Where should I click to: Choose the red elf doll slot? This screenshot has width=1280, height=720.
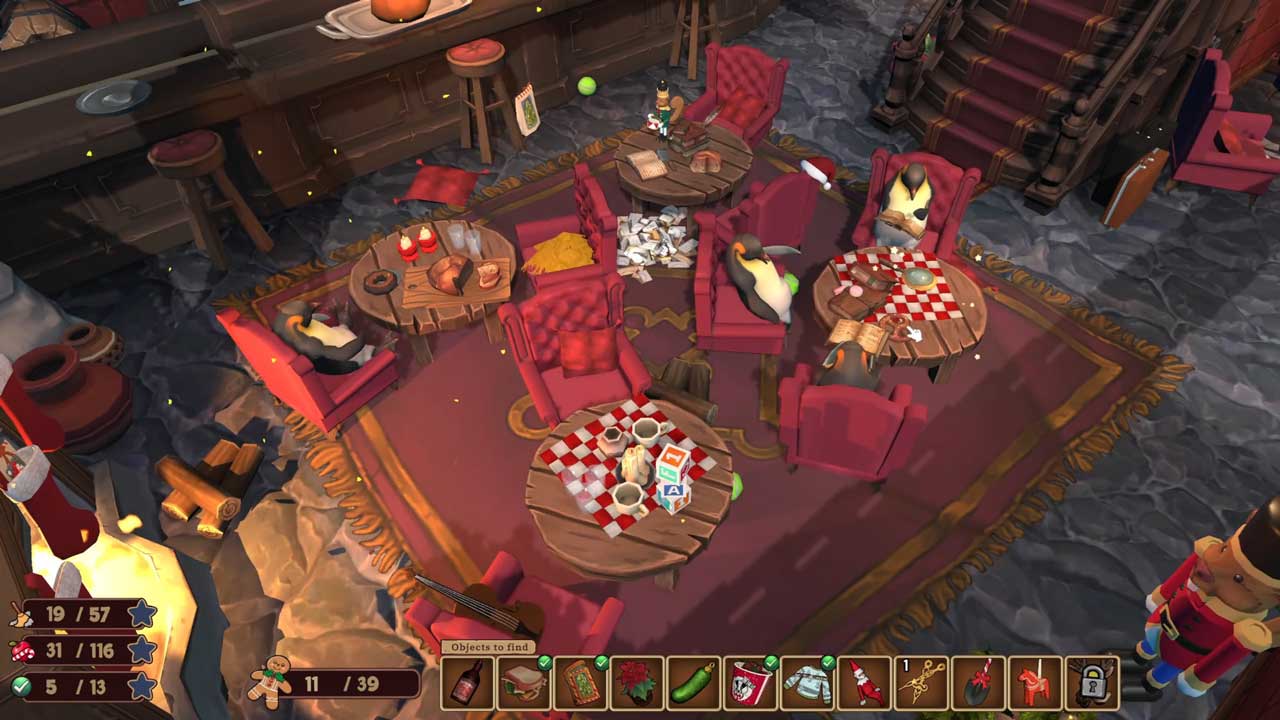[864, 683]
